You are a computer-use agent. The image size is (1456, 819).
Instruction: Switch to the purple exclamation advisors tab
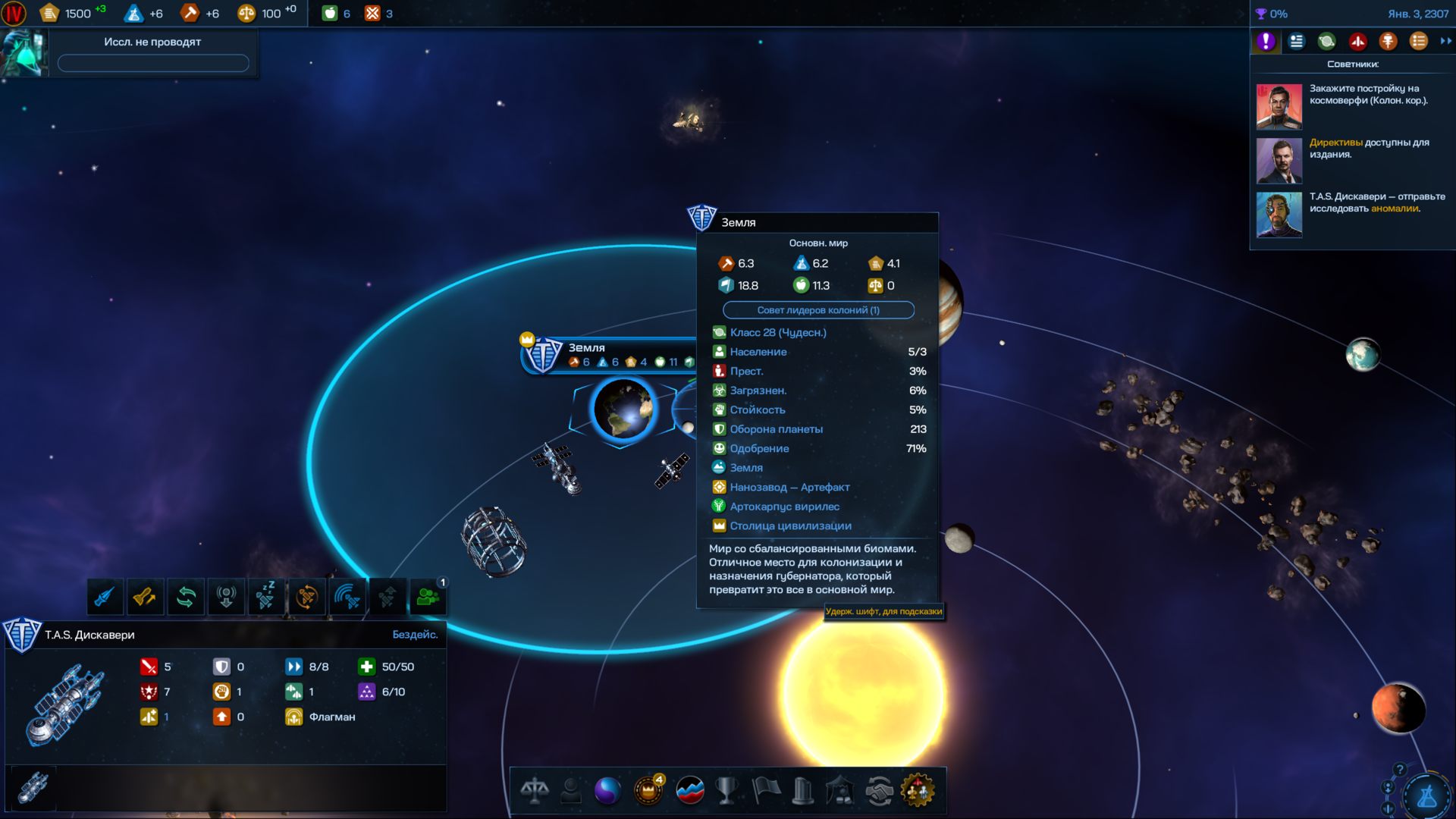(1266, 41)
